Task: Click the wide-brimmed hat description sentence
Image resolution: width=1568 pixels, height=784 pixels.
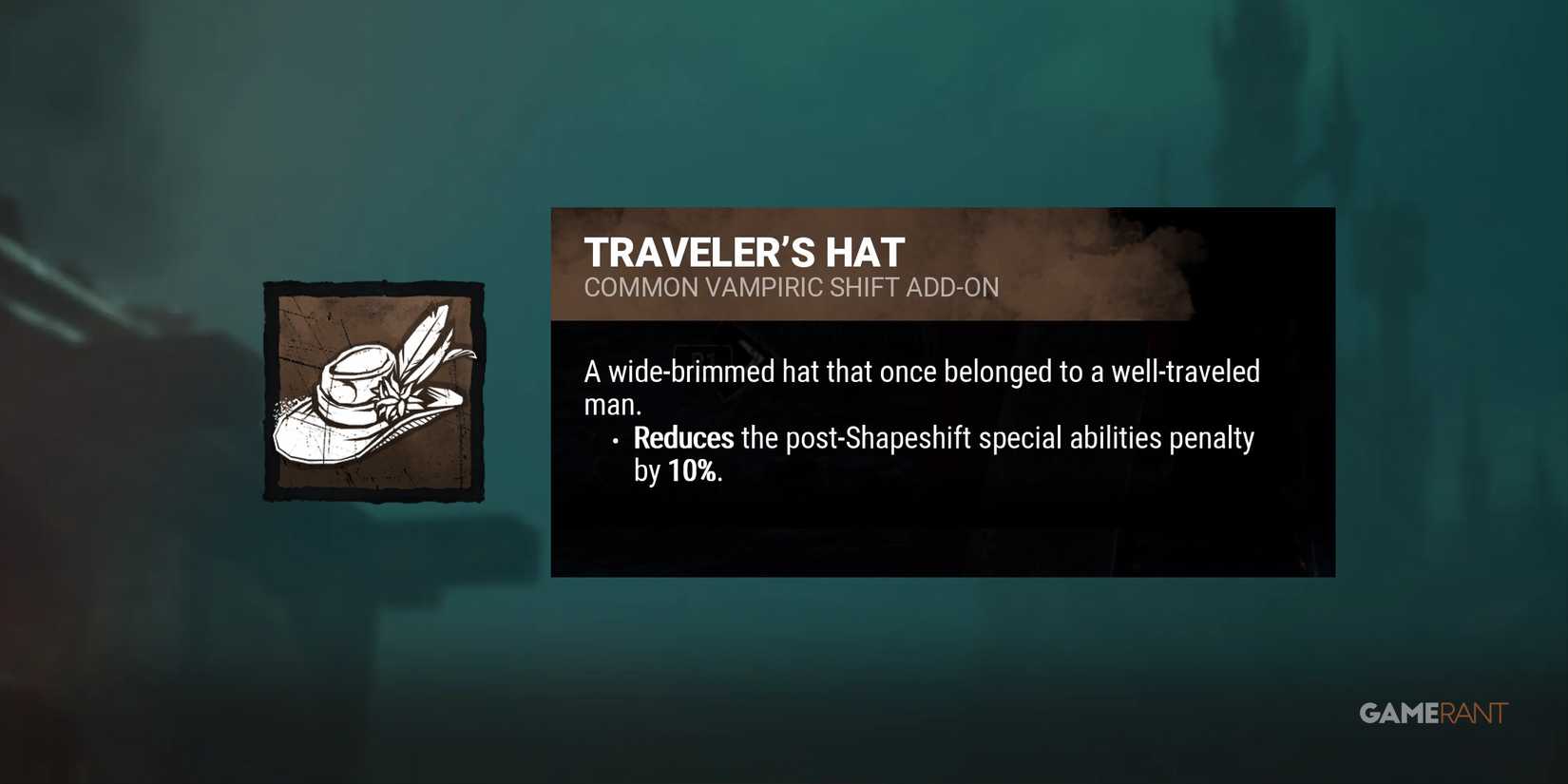Action: point(921,372)
